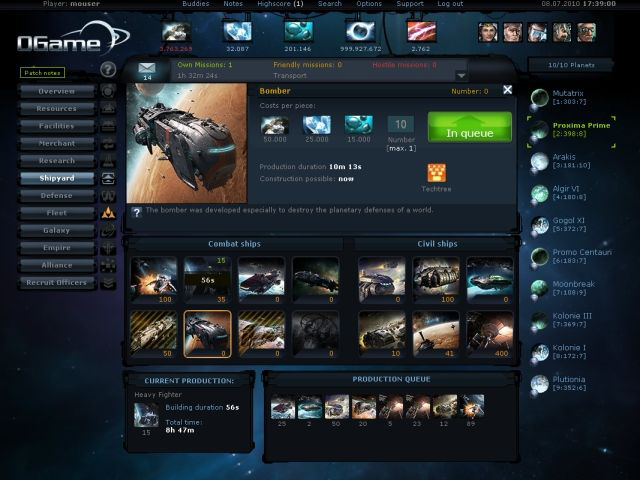Open the Techtree for the Bomber
The image size is (640, 480).
pyautogui.click(x=436, y=174)
